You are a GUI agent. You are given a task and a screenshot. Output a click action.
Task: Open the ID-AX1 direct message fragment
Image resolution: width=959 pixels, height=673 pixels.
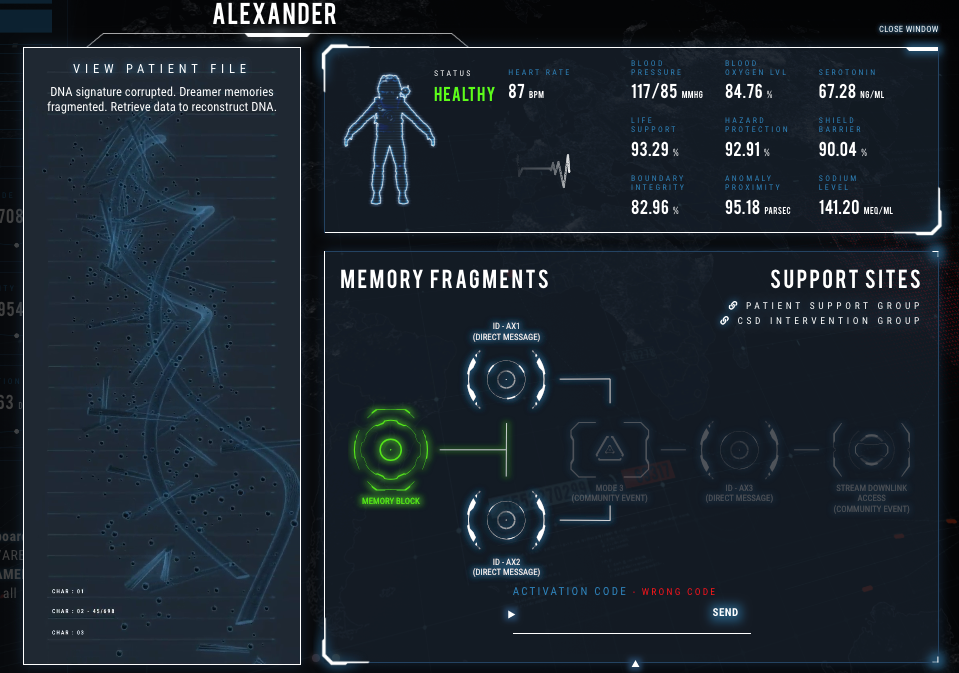tap(506, 379)
